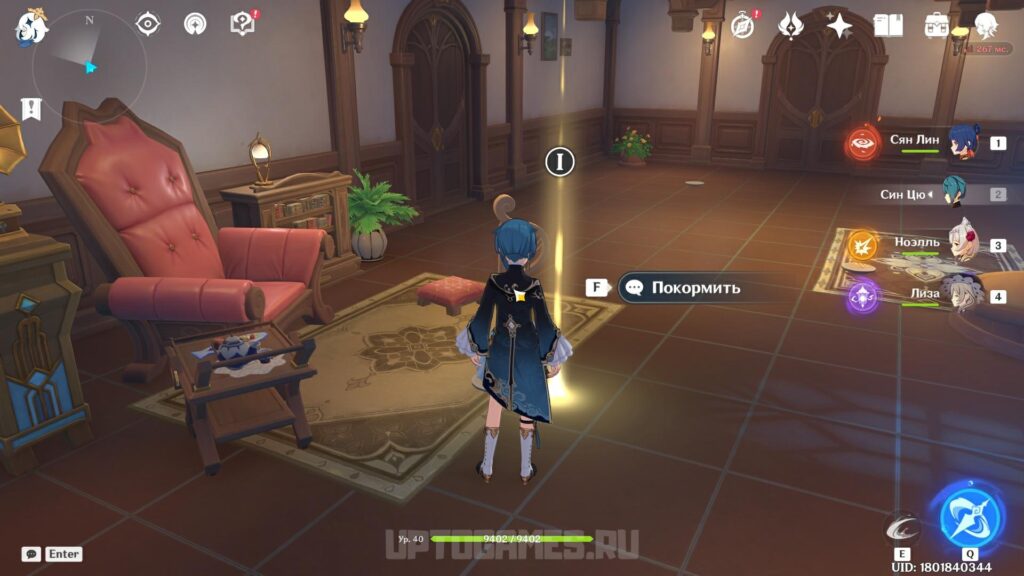Open the chat speech bubble icon
This screenshot has height=576, width=1024.
point(32,554)
